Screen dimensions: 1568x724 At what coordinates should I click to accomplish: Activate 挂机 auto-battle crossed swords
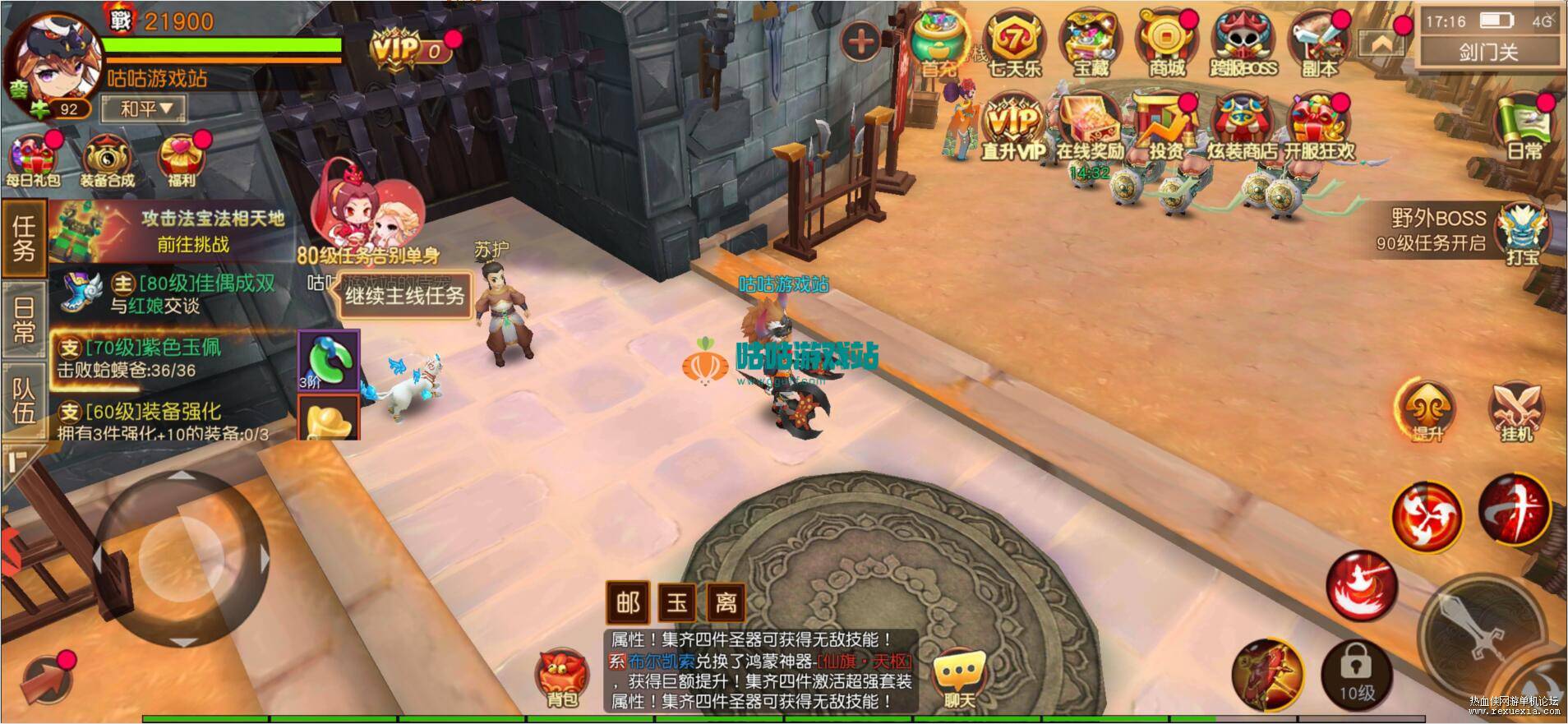click(x=1516, y=411)
